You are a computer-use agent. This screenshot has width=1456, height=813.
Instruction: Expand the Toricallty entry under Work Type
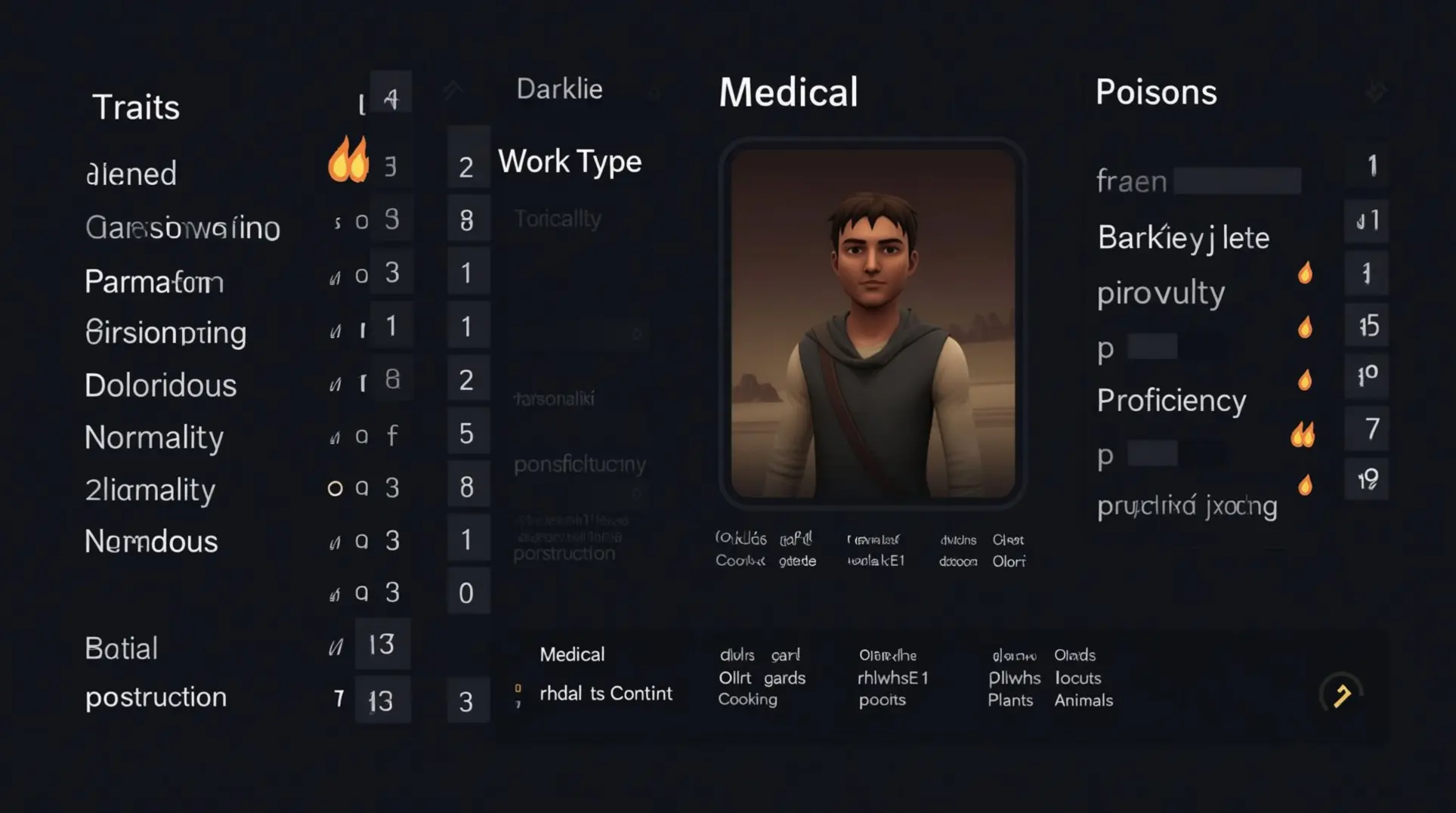pos(557,218)
